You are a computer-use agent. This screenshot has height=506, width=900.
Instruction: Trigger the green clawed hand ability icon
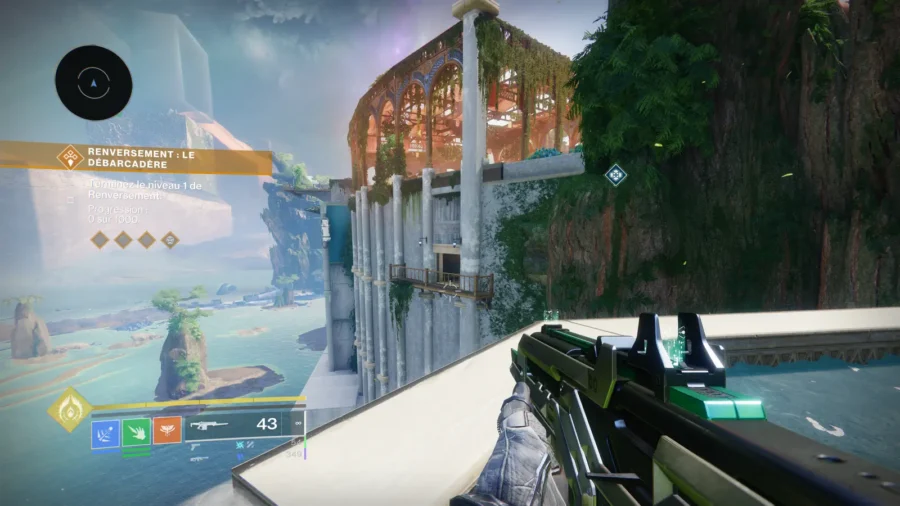136,431
